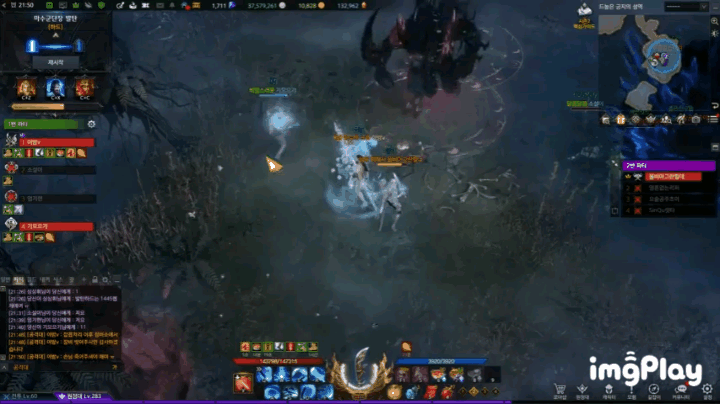Open the camera icon under minimap
Screen dimensions: 720x404
point(696,118)
